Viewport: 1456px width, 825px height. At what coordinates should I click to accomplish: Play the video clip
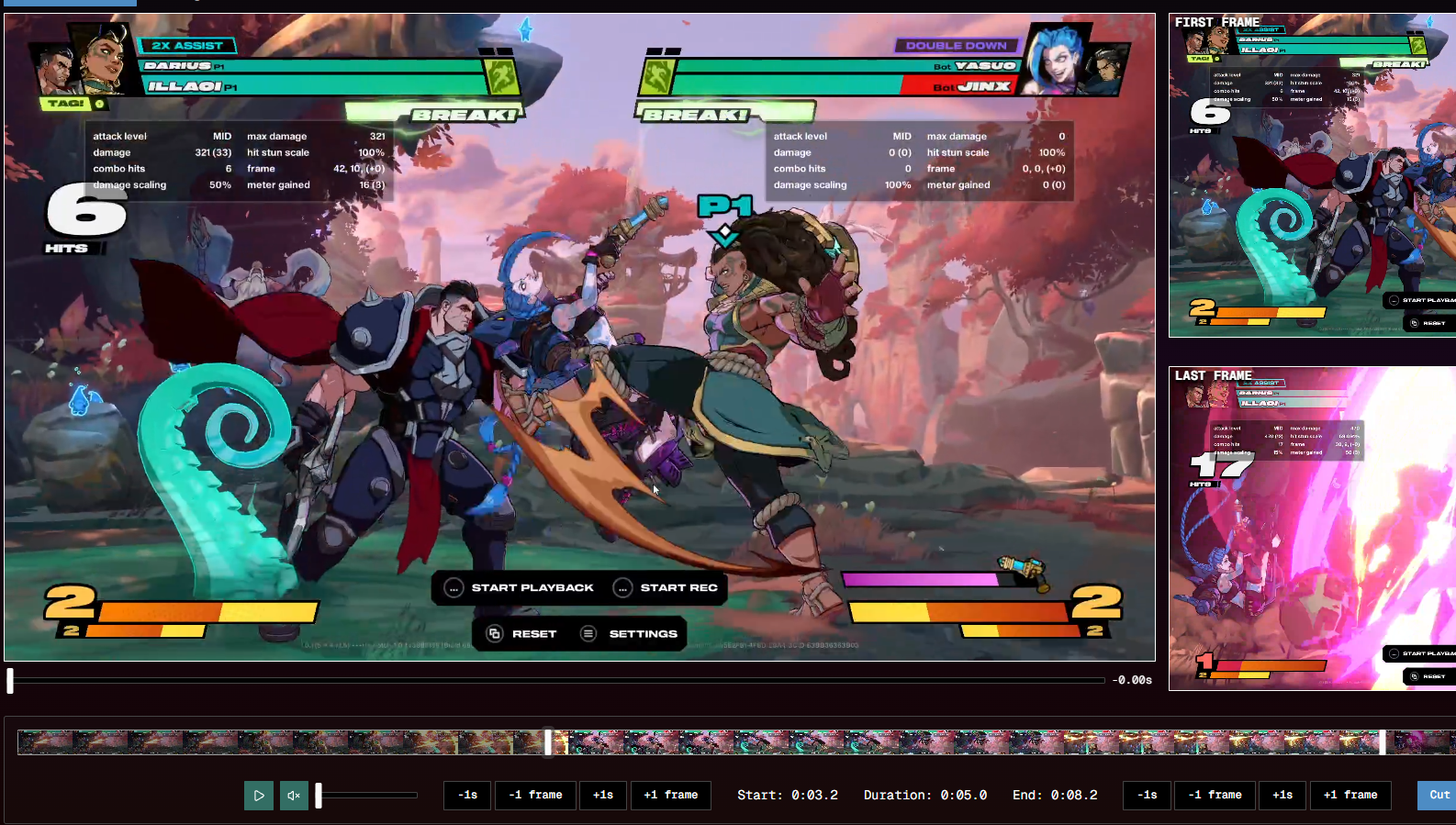(x=259, y=796)
